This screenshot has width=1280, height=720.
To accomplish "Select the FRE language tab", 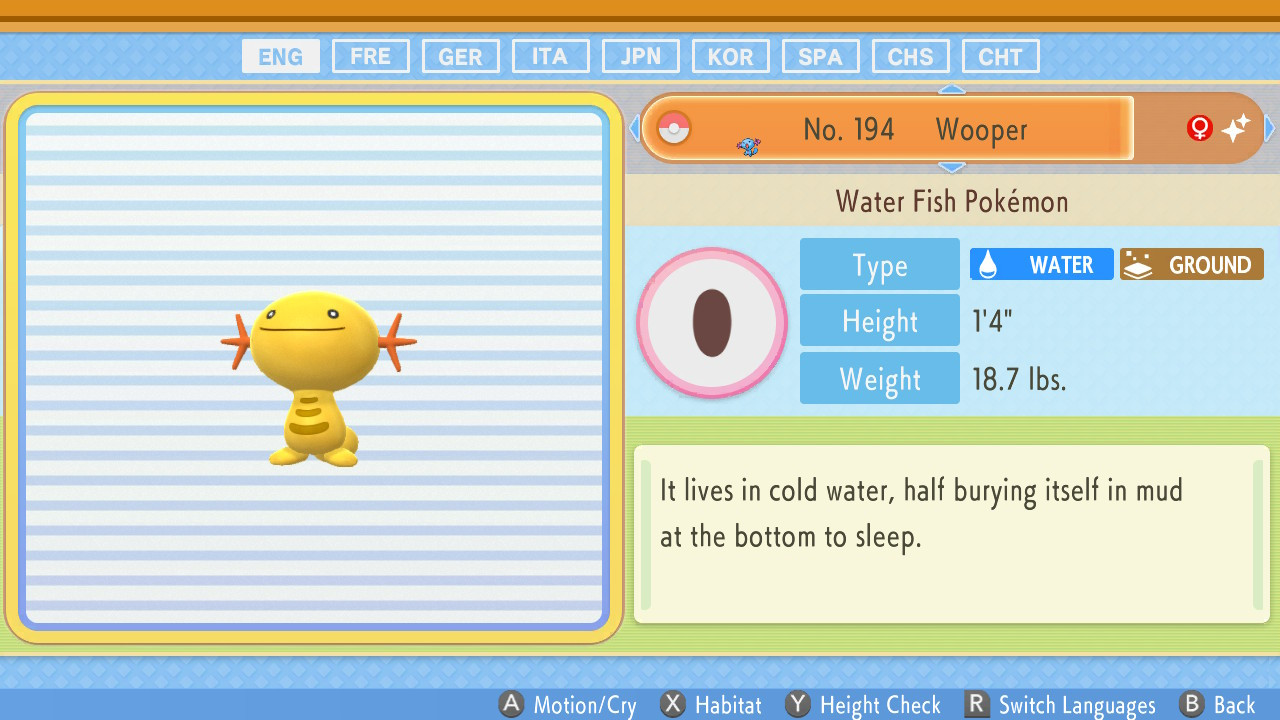I will click(370, 56).
